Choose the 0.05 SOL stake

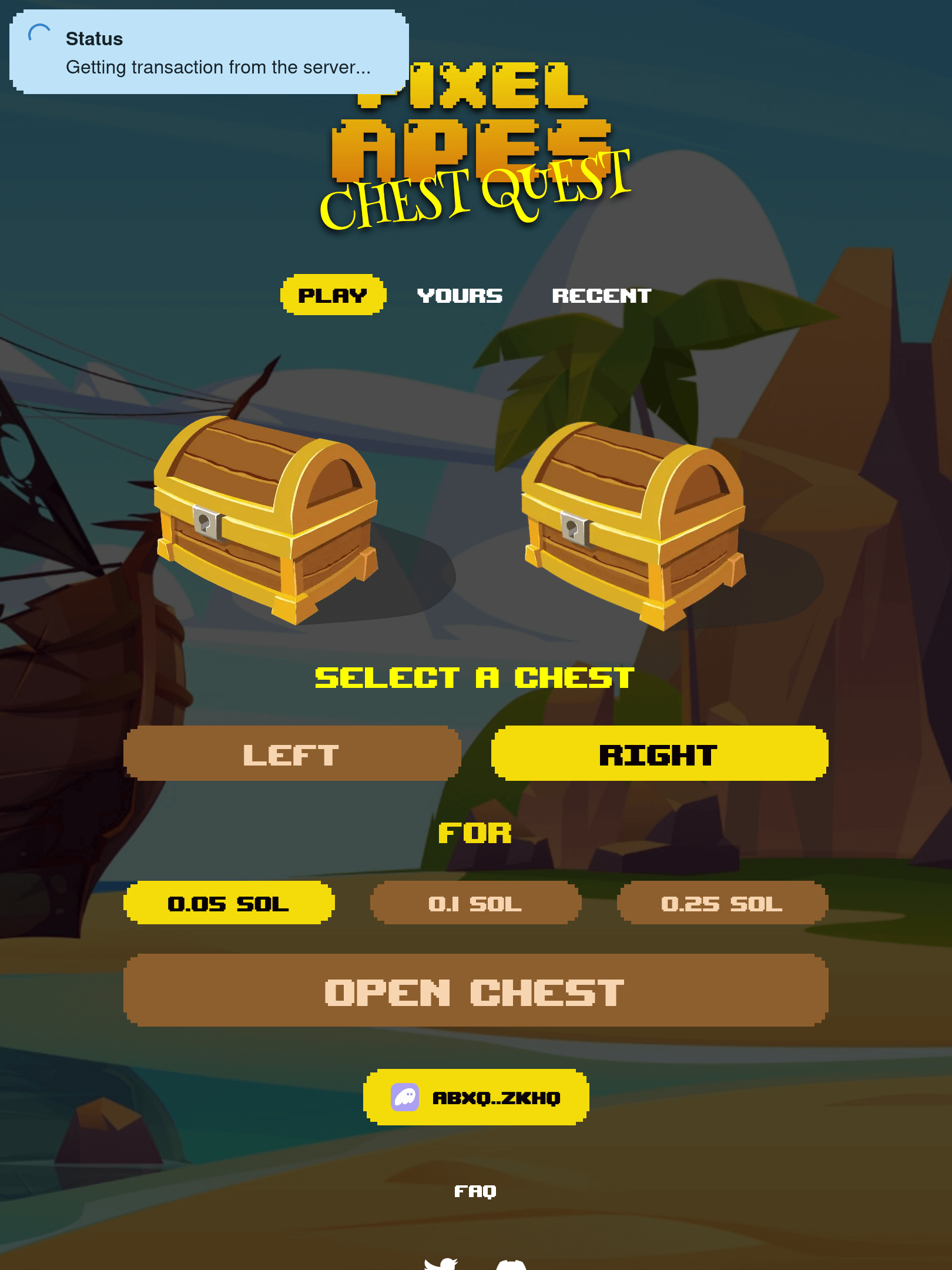click(229, 904)
